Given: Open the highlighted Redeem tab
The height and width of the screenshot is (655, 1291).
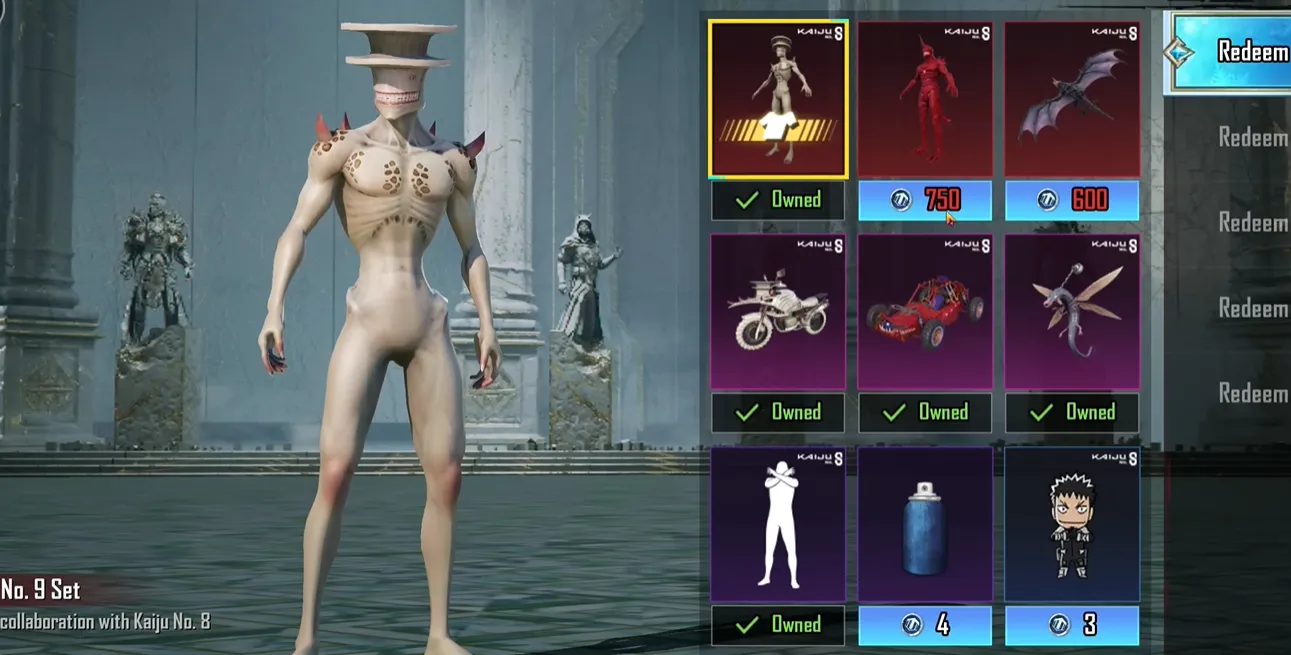Looking at the screenshot, I should click(x=1230, y=52).
